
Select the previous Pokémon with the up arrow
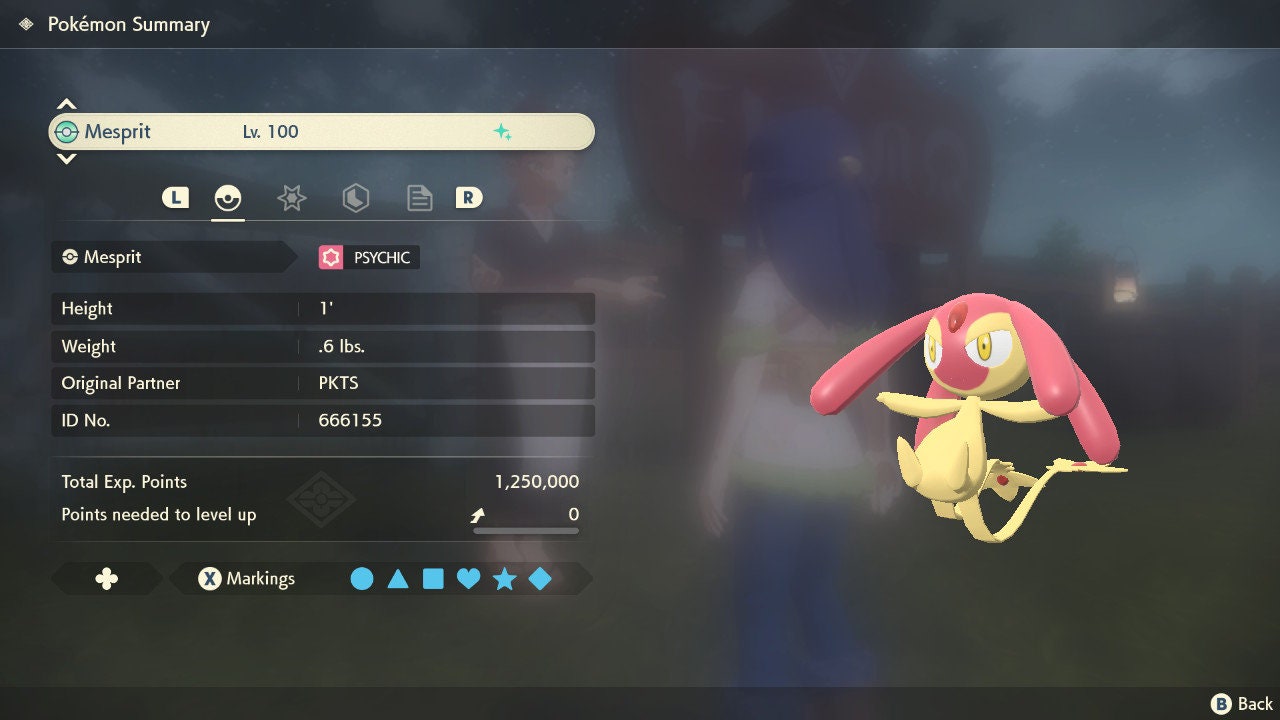point(66,104)
